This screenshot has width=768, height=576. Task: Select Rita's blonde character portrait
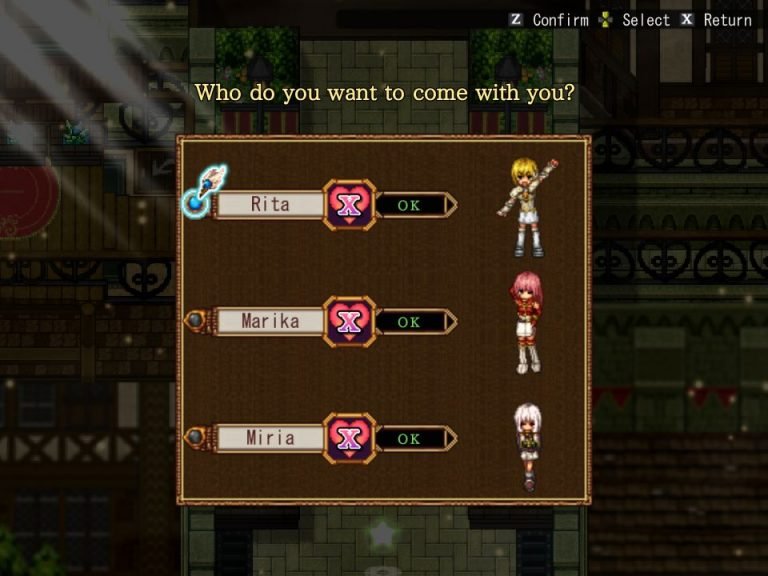(527, 207)
